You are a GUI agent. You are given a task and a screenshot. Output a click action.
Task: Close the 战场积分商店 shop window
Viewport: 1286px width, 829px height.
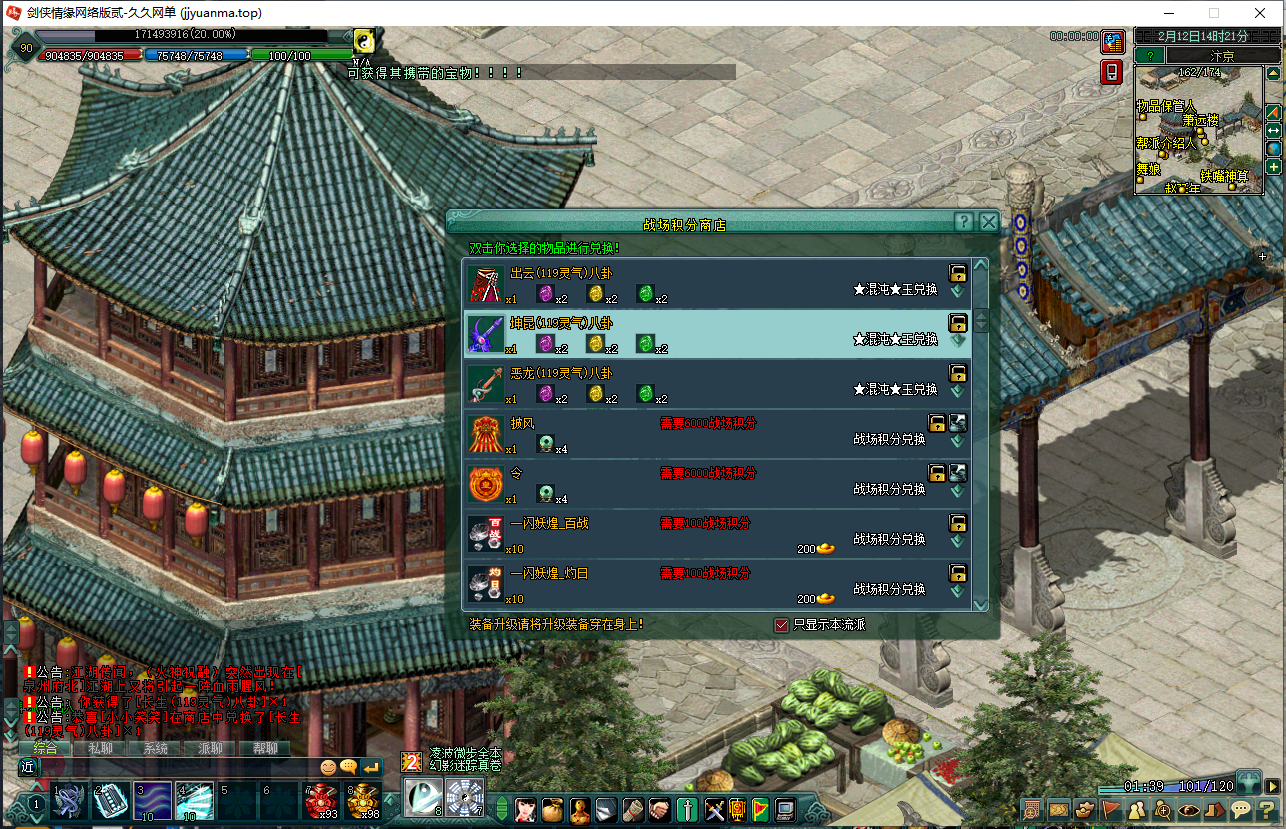click(988, 222)
